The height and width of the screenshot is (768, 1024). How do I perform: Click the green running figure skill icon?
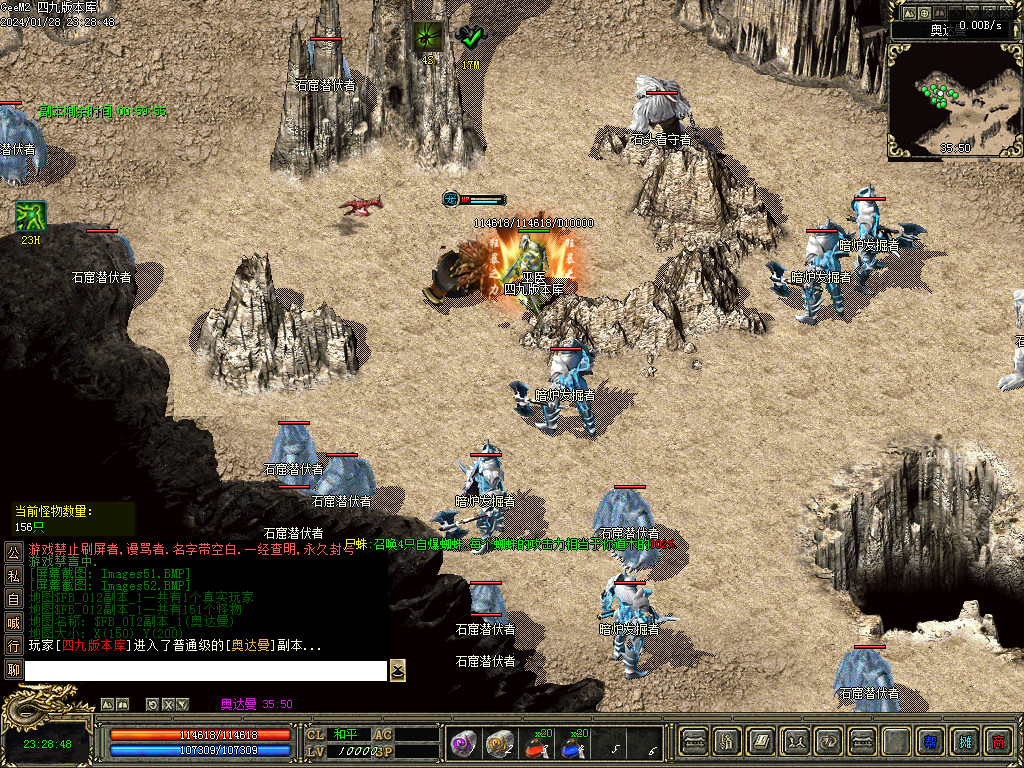[x=28, y=216]
